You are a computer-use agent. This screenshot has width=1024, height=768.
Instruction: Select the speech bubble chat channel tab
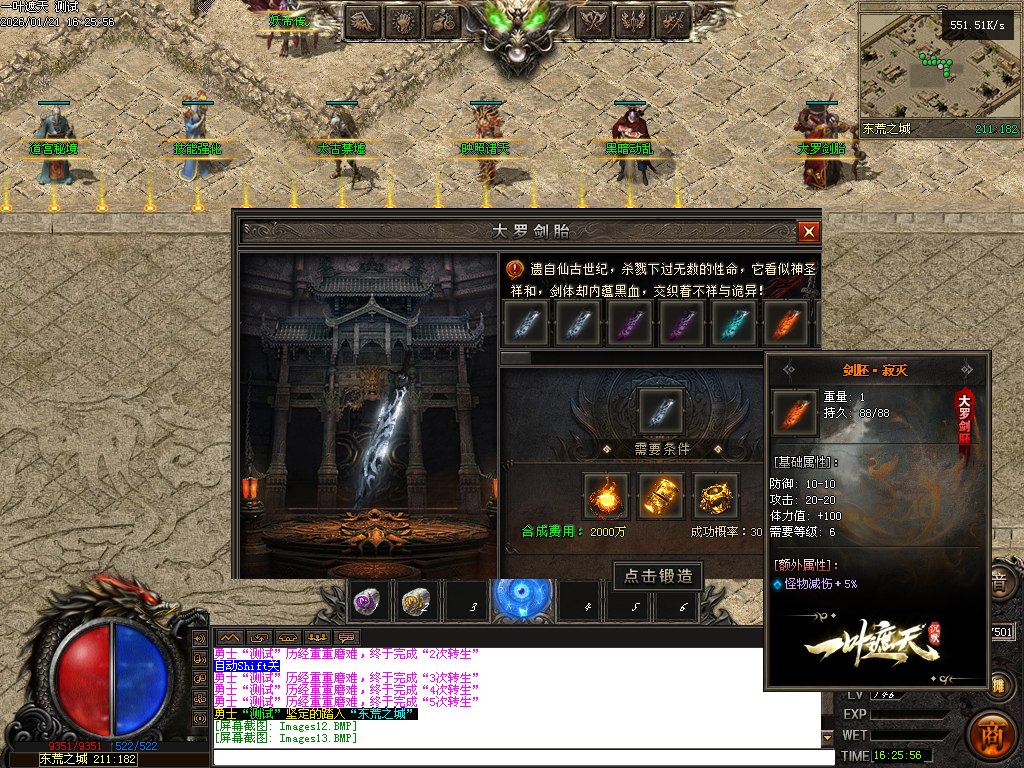(x=347, y=637)
